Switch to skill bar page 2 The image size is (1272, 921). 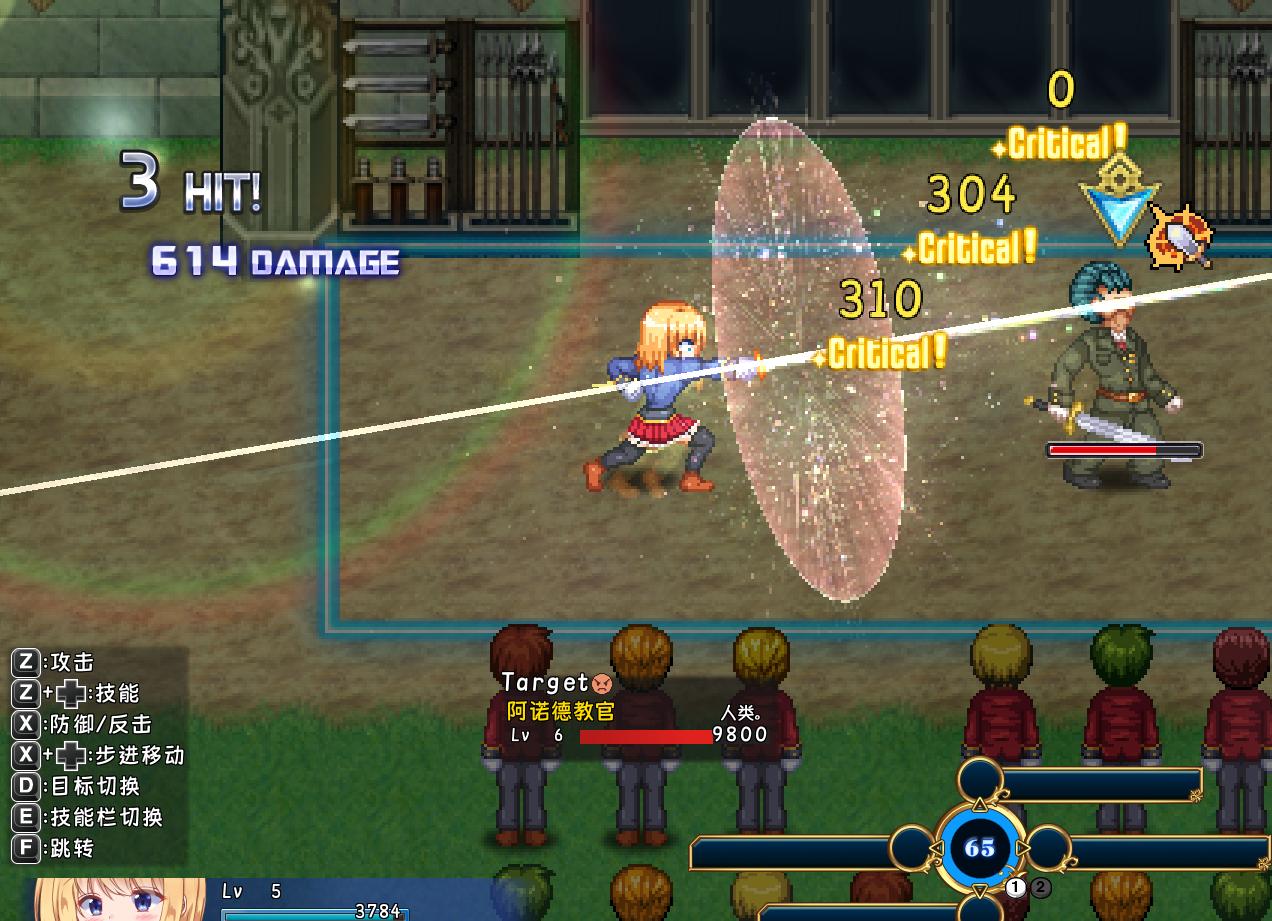1041,887
